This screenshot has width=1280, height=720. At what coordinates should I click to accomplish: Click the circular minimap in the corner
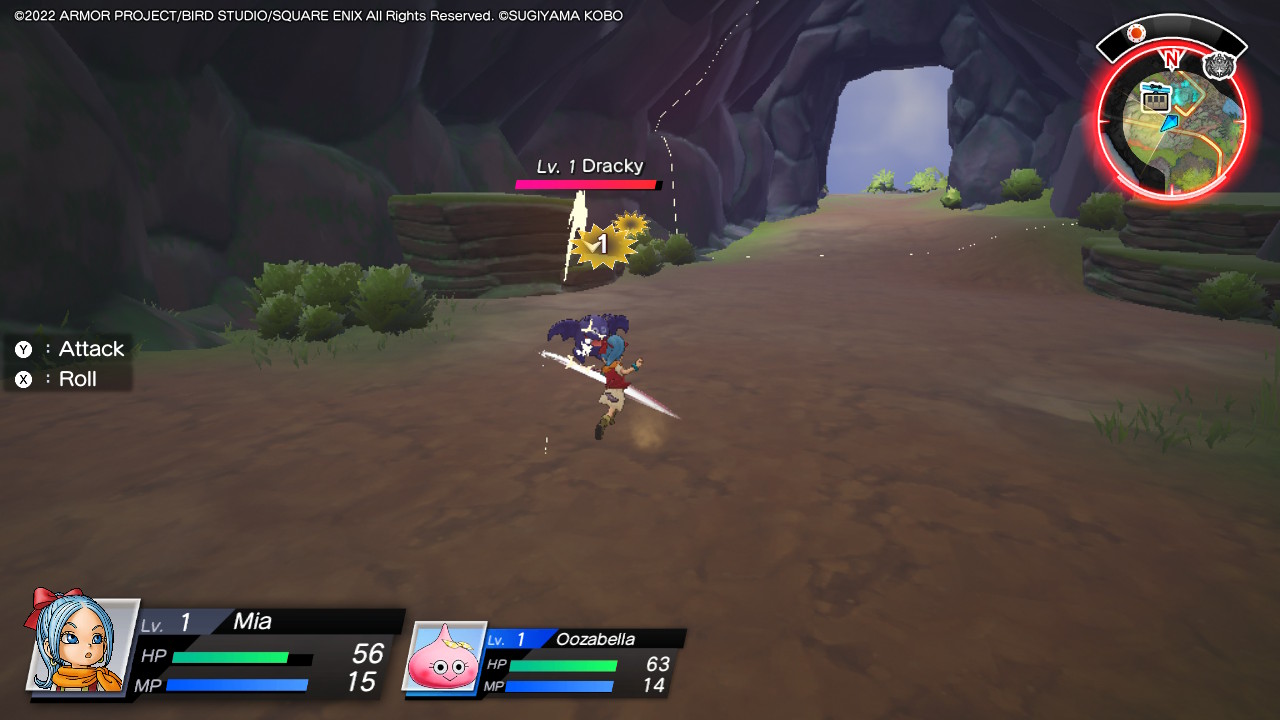click(x=1172, y=120)
